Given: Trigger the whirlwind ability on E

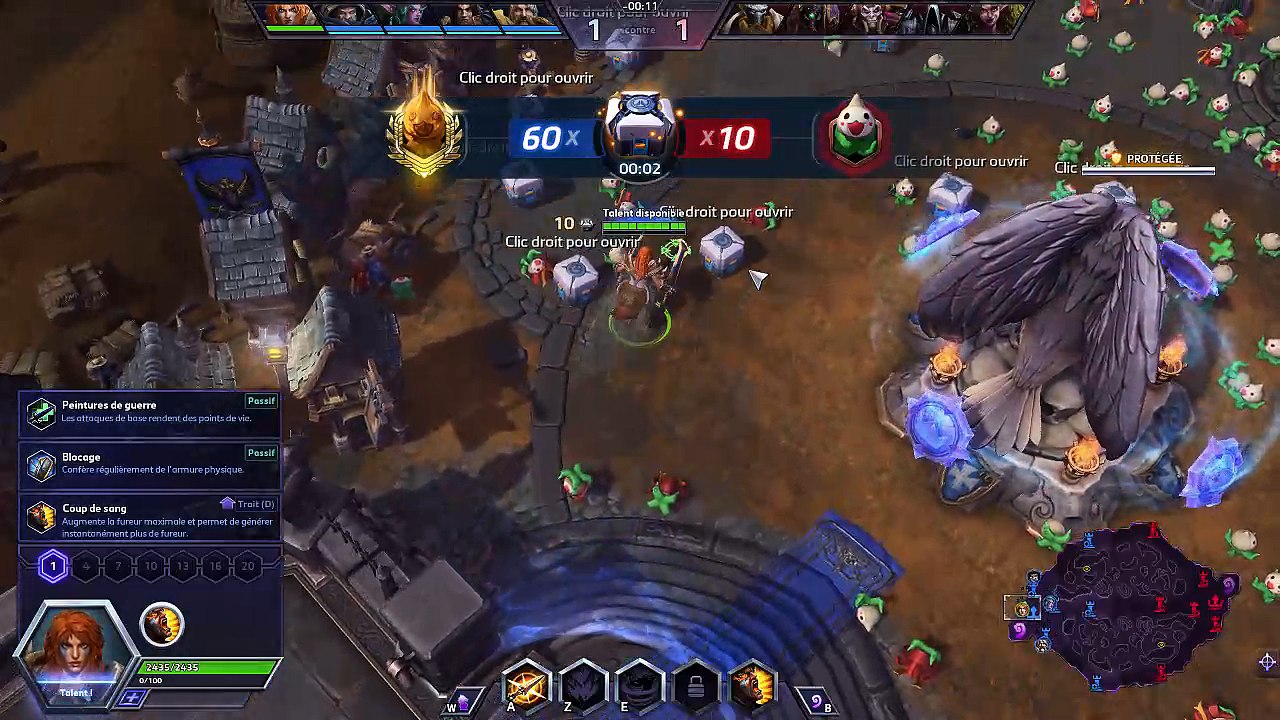Looking at the screenshot, I should 639,685.
